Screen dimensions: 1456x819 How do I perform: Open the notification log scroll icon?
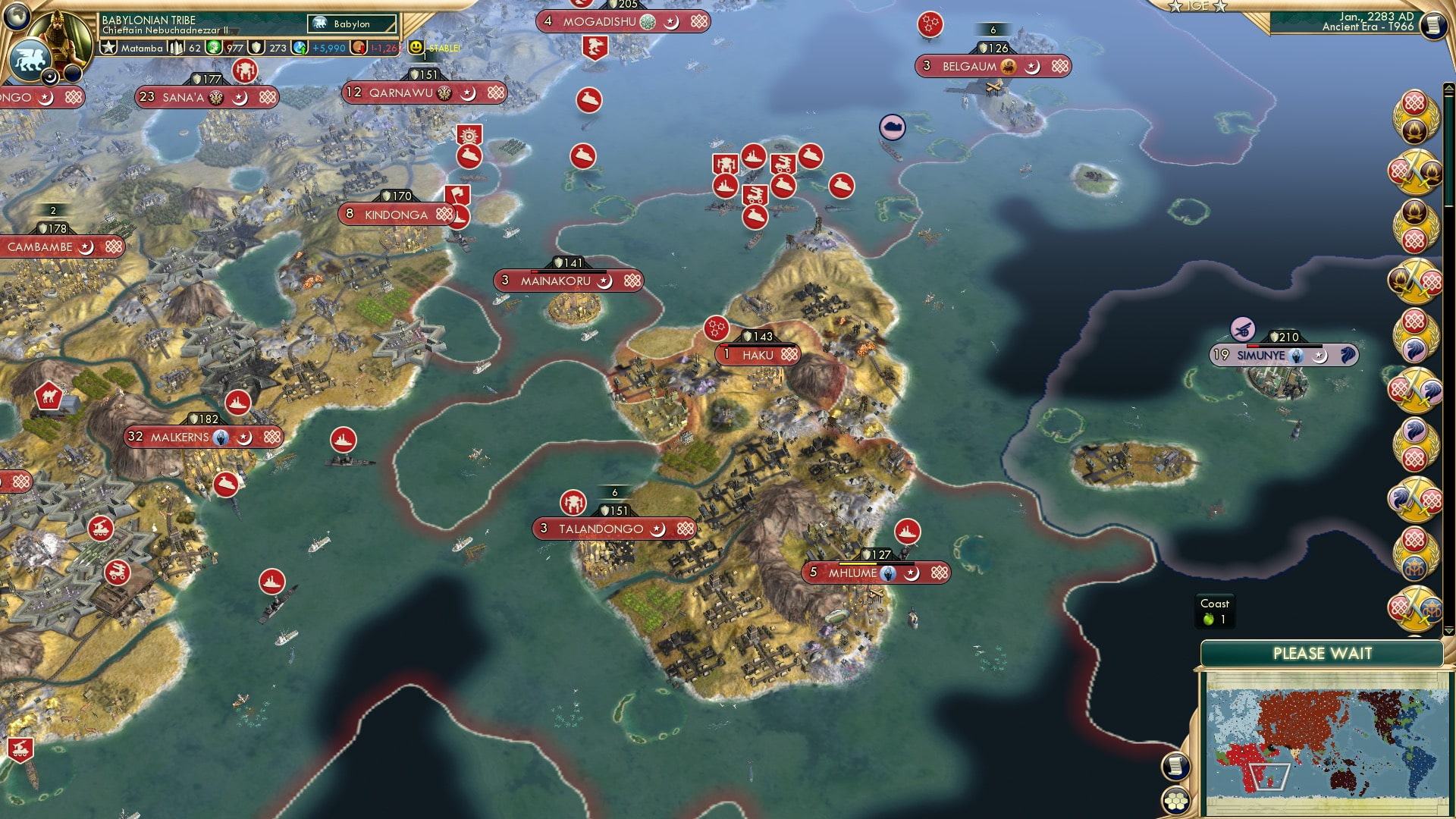tap(1178, 766)
